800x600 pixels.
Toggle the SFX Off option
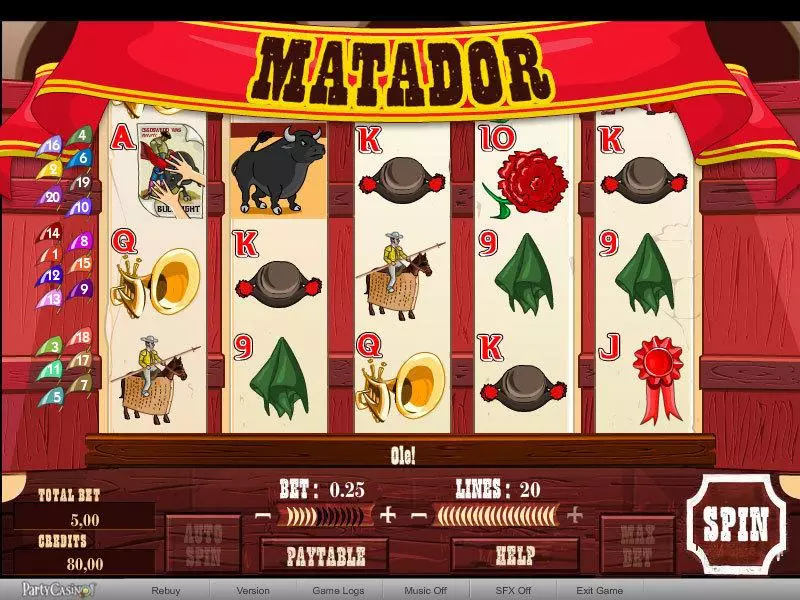pos(513,591)
